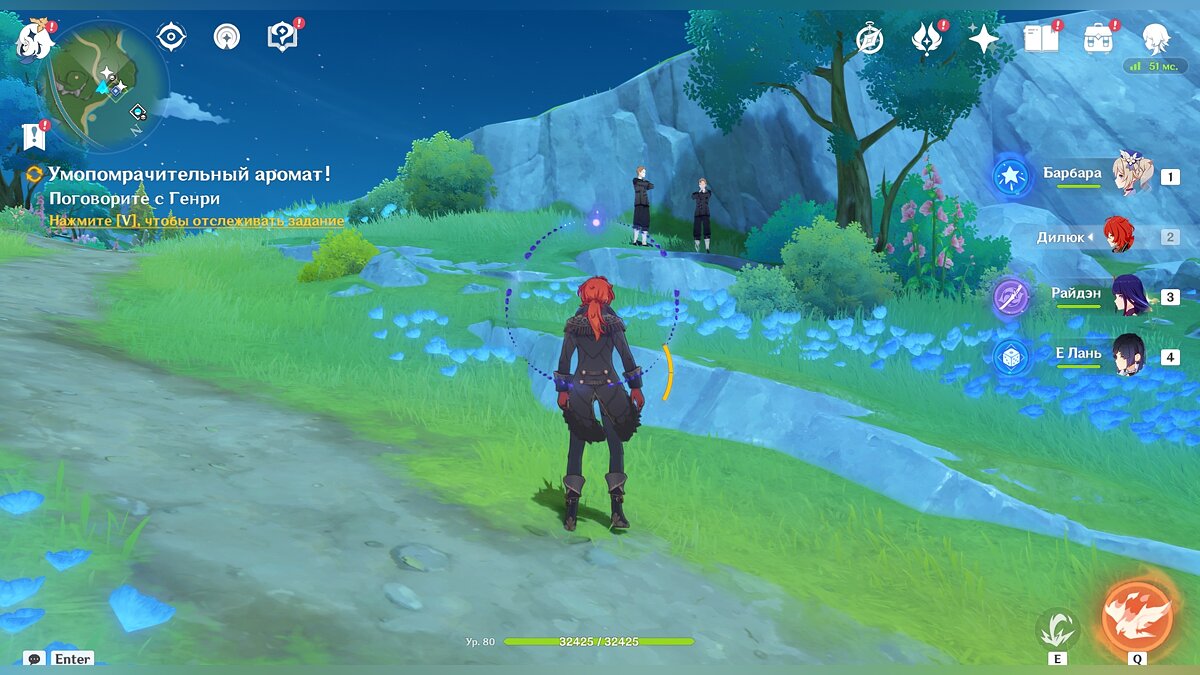Viewport: 1200px width, 675px height.
Task: Open the Wish star icon
Action: (x=984, y=39)
